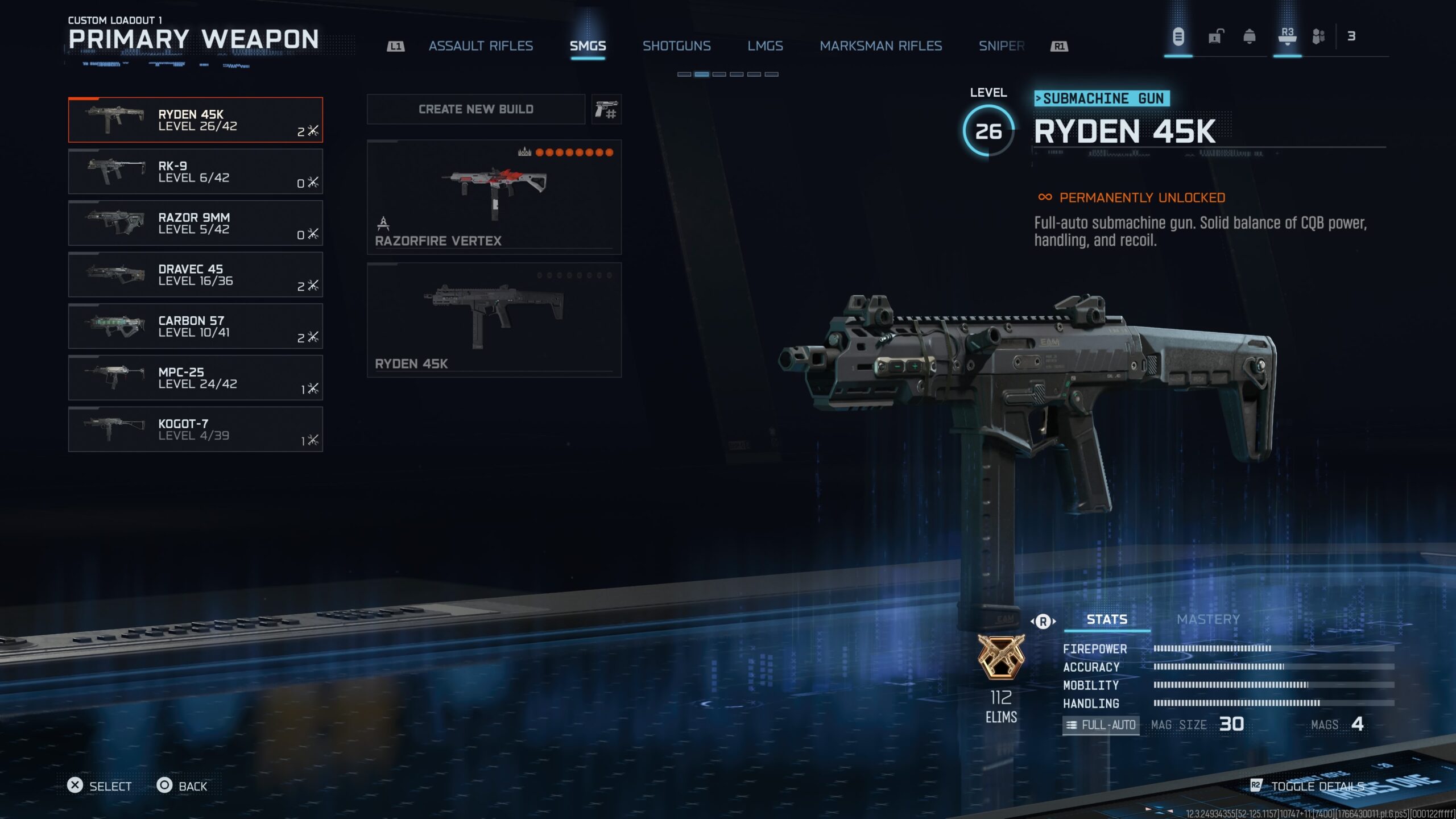Choose the base Ryden 45K build tile
The width and height of the screenshot is (1456, 819).
click(x=494, y=320)
